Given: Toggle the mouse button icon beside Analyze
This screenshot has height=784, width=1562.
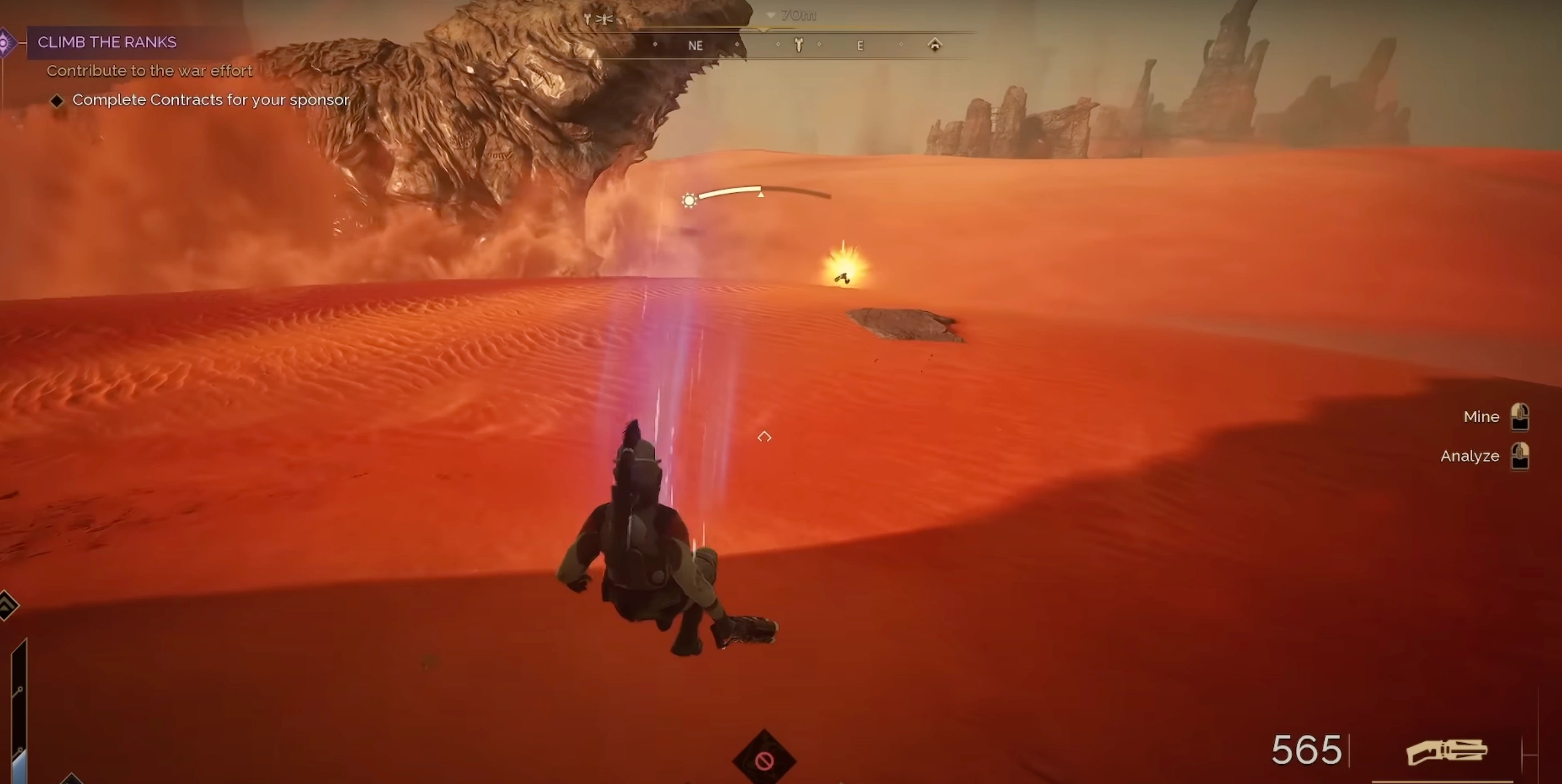Looking at the screenshot, I should [x=1521, y=456].
